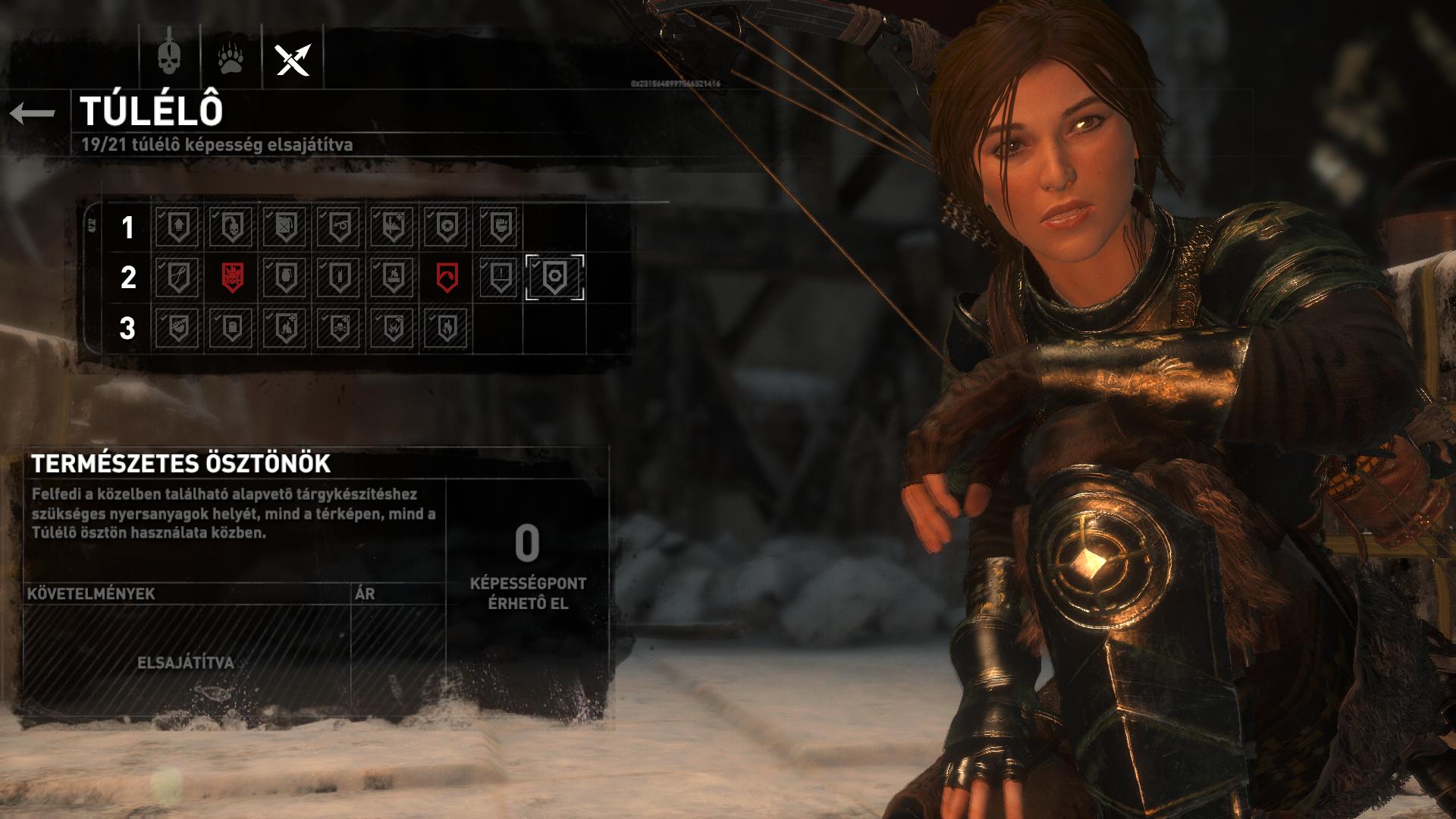1456x819 pixels.
Task: Choose the tombstone skill in tier 3
Action: [231, 328]
